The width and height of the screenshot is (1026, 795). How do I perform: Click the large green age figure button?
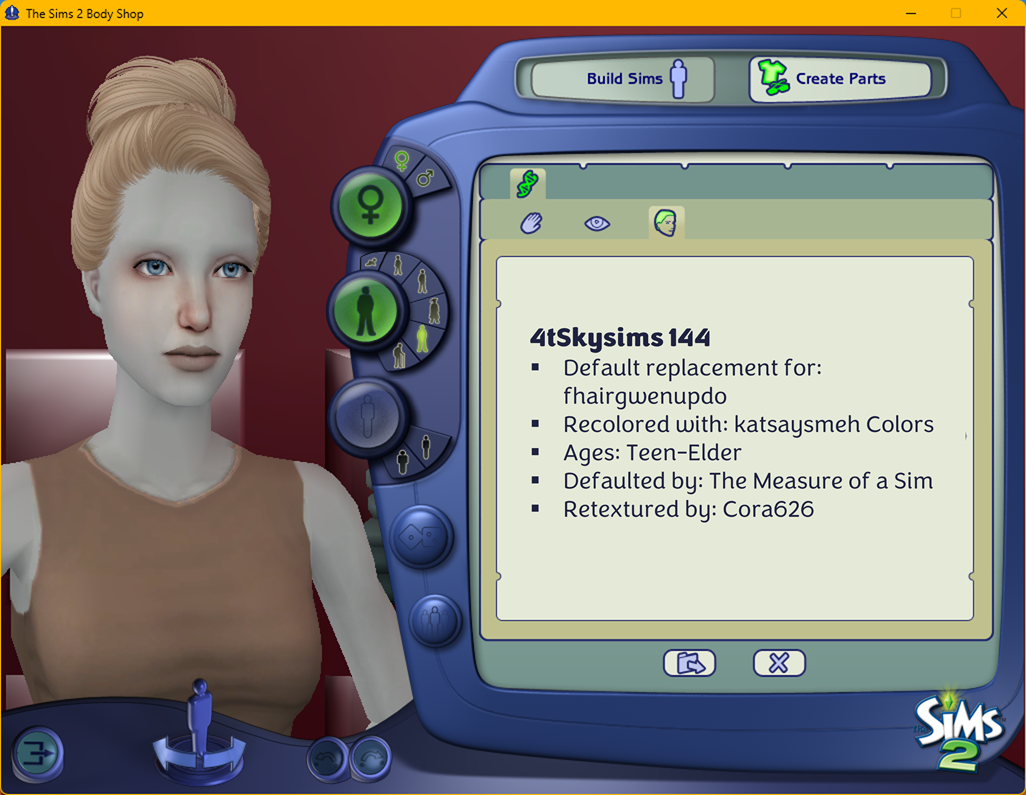tap(366, 309)
